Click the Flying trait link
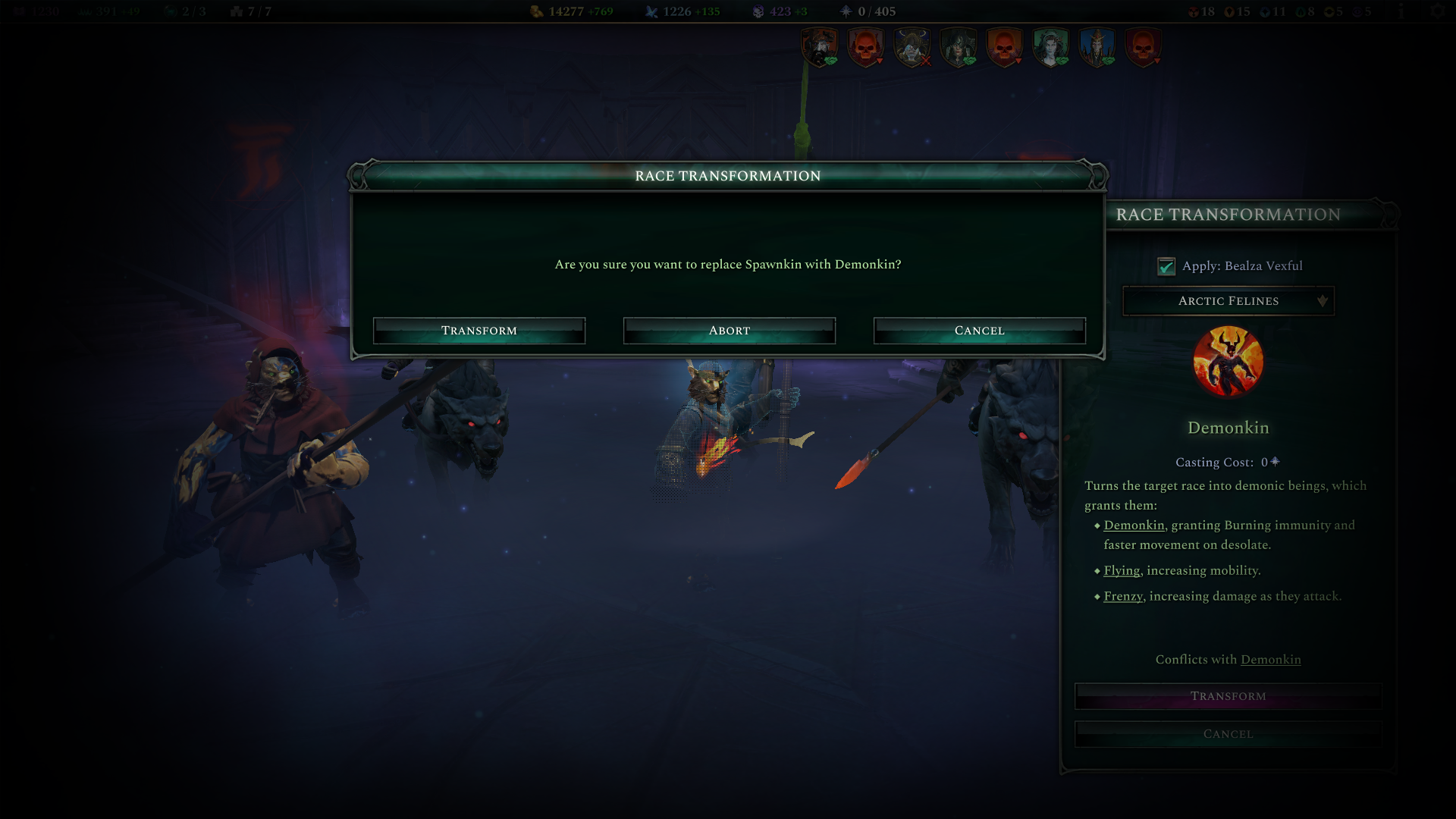1456x819 pixels. tap(1120, 570)
